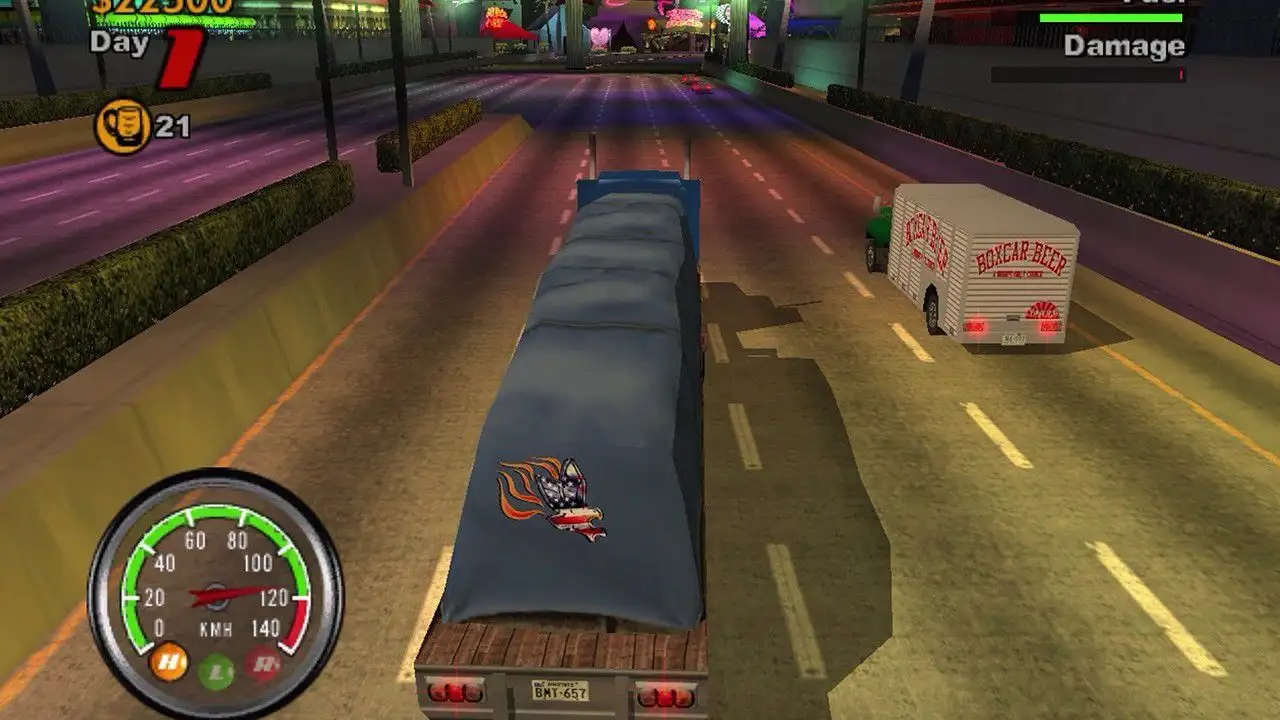The width and height of the screenshot is (1280, 720).
Task: Click the left tail light on your truck
Action: tap(456, 691)
